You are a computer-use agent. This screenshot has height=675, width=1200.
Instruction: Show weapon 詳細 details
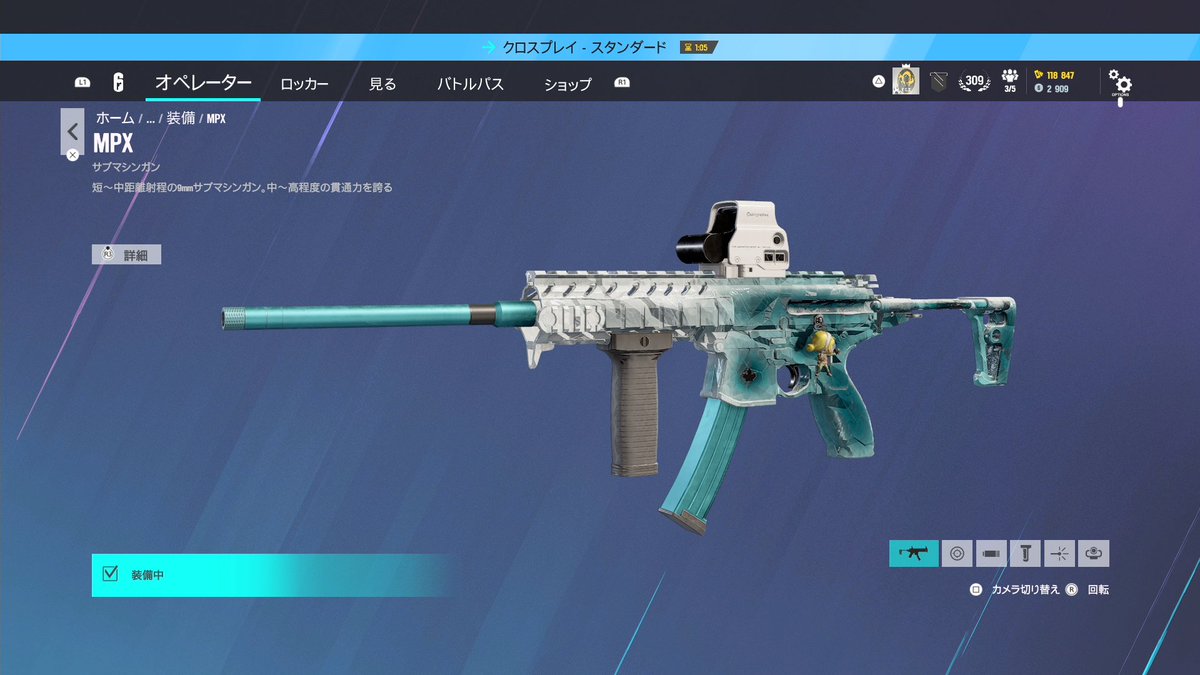127,255
